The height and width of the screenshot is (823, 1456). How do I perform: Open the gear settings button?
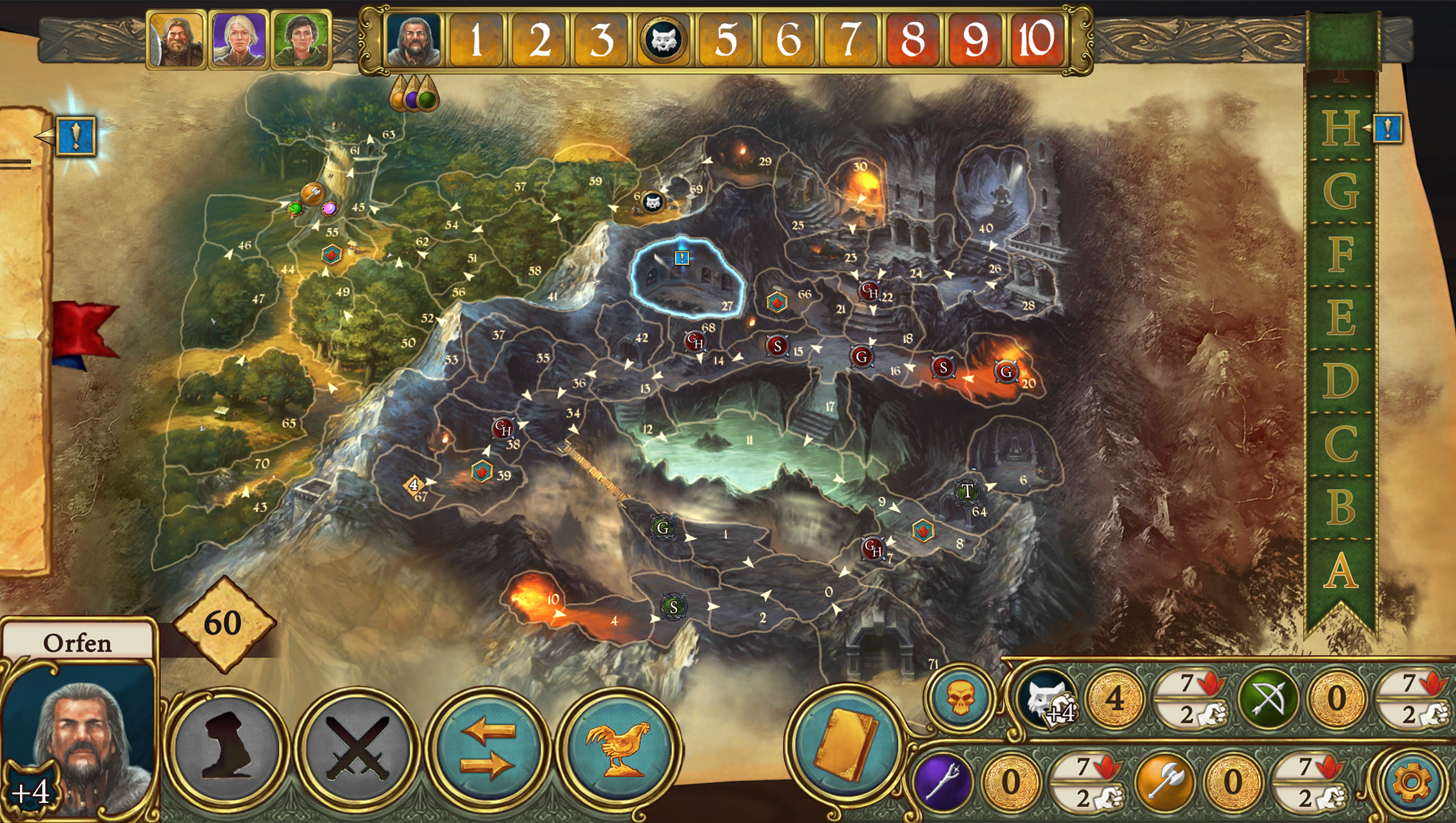click(1411, 782)
